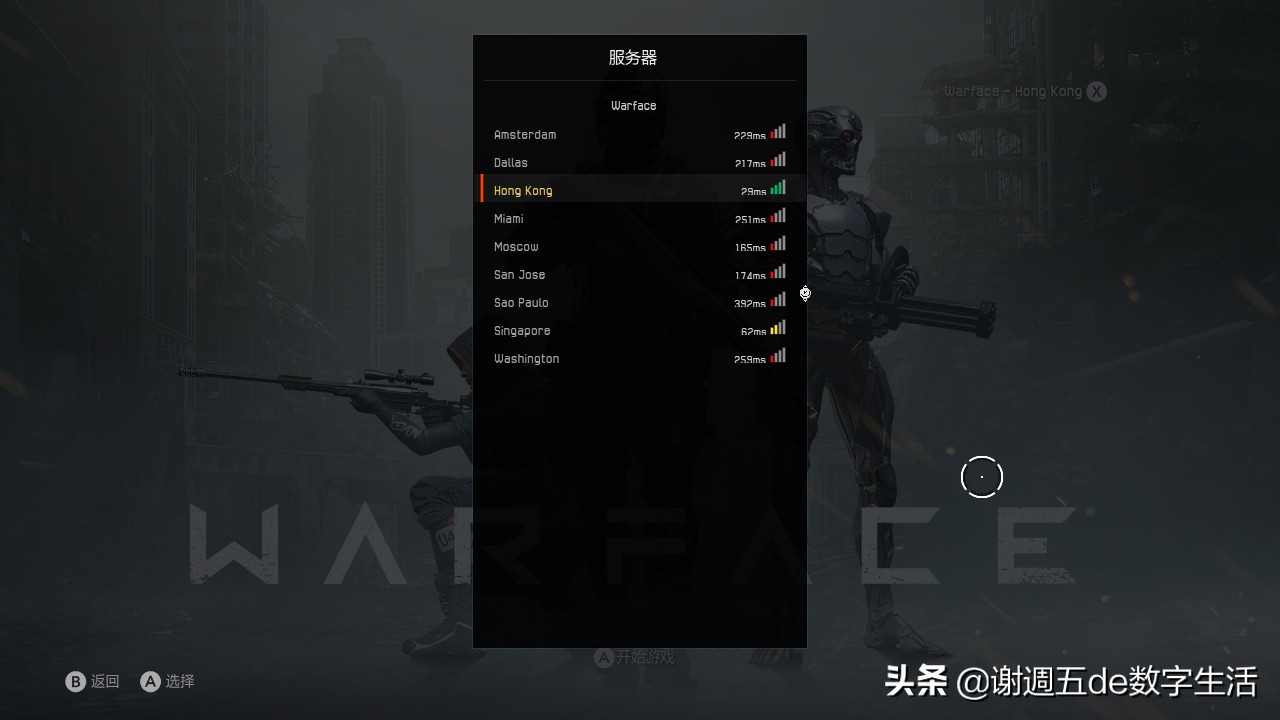Click the ping bars icon next to Moscow

click(x=778, y=243)
